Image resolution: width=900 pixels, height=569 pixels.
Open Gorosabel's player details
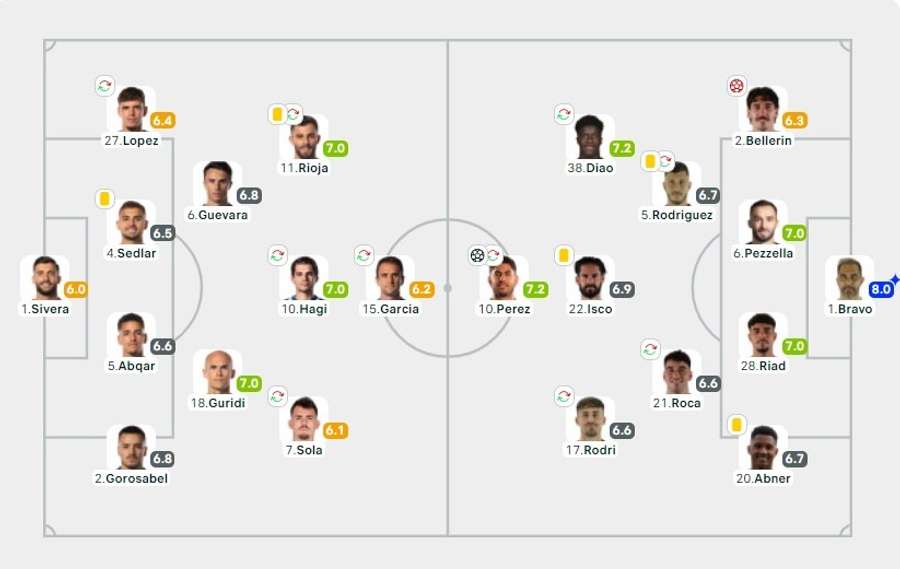131,448
